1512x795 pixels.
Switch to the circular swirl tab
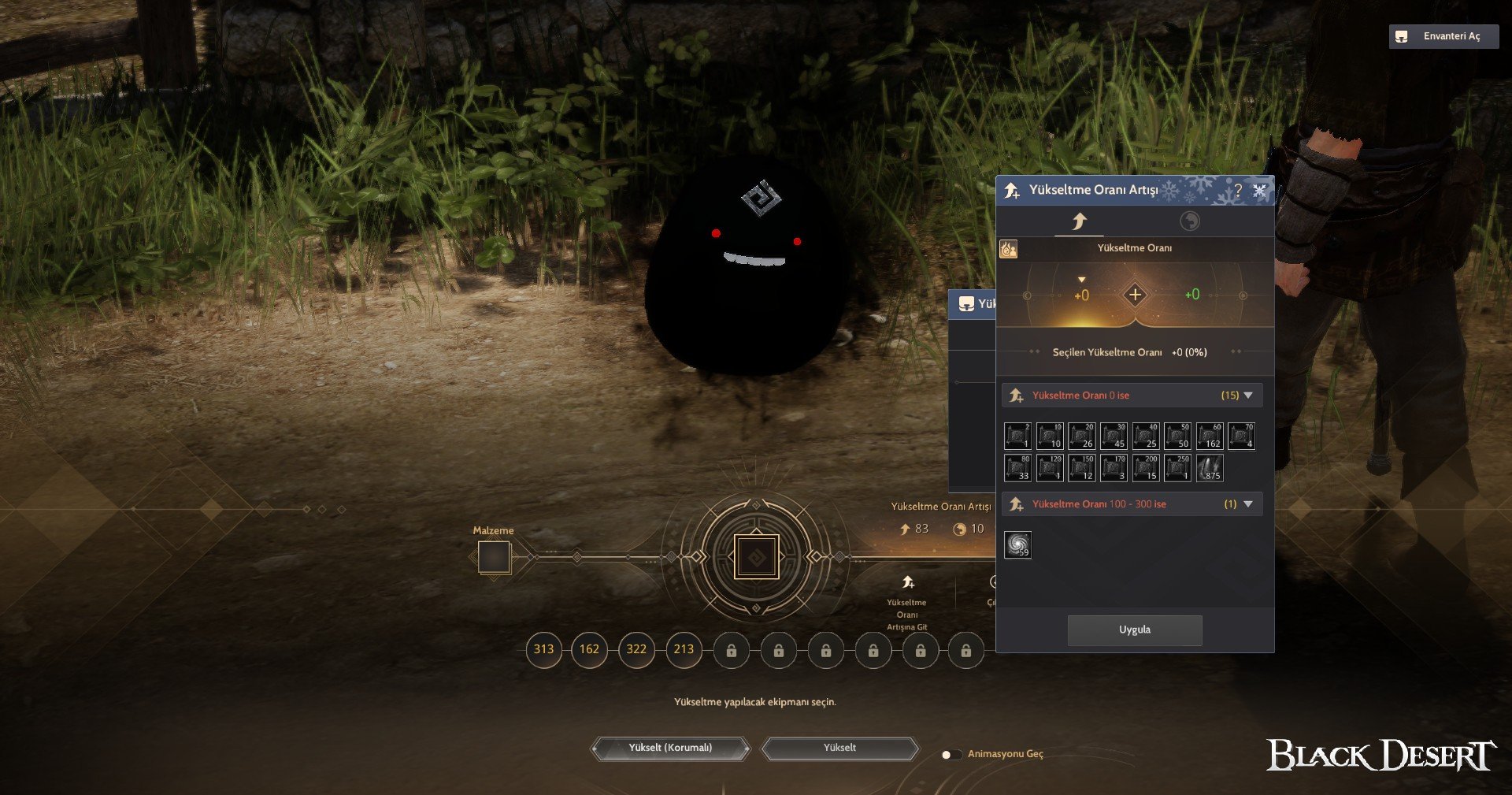coord(1189,221)
